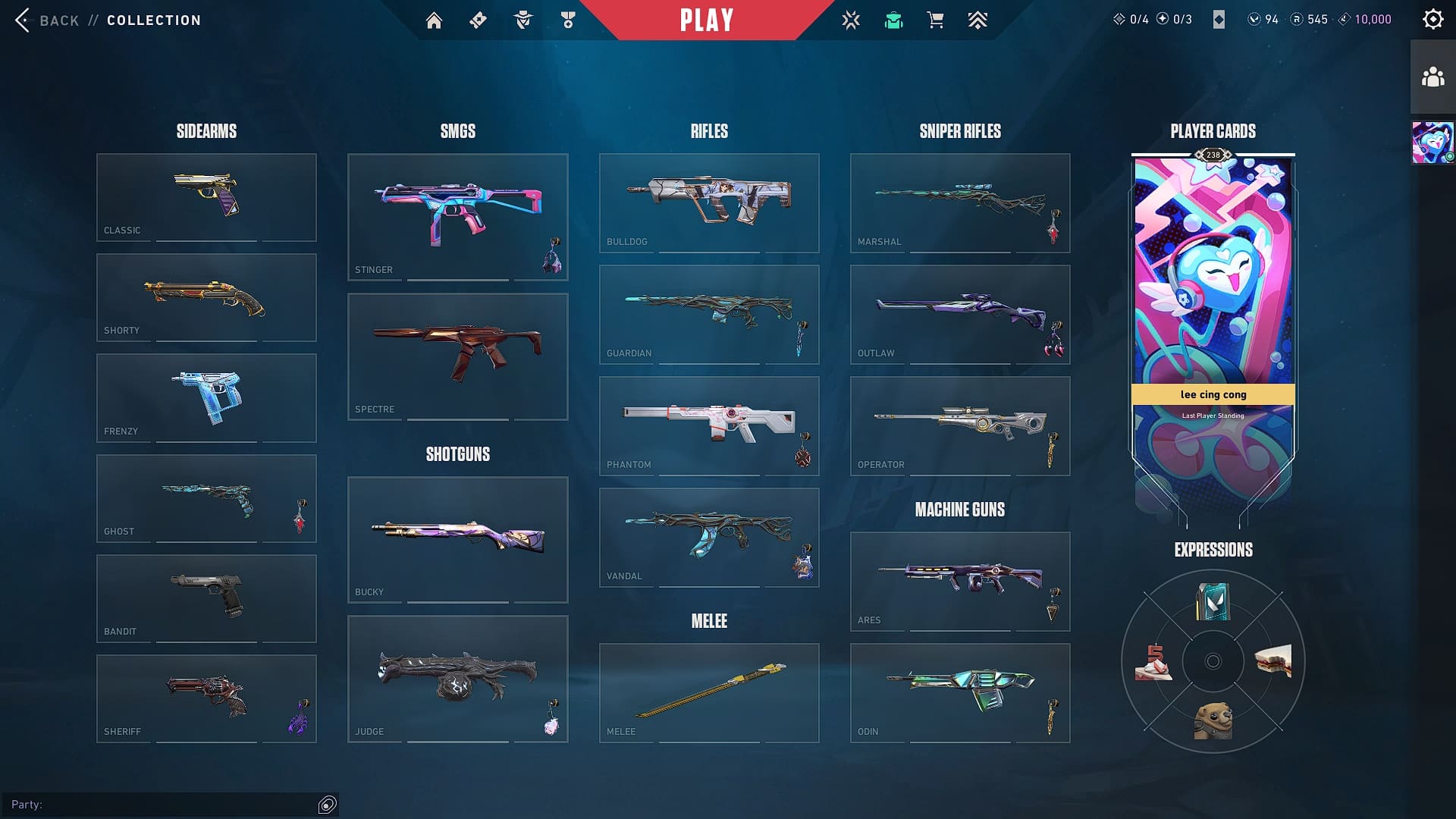
Task: Select the Bucky shotgun slot
Action: [x=457, y=539]
